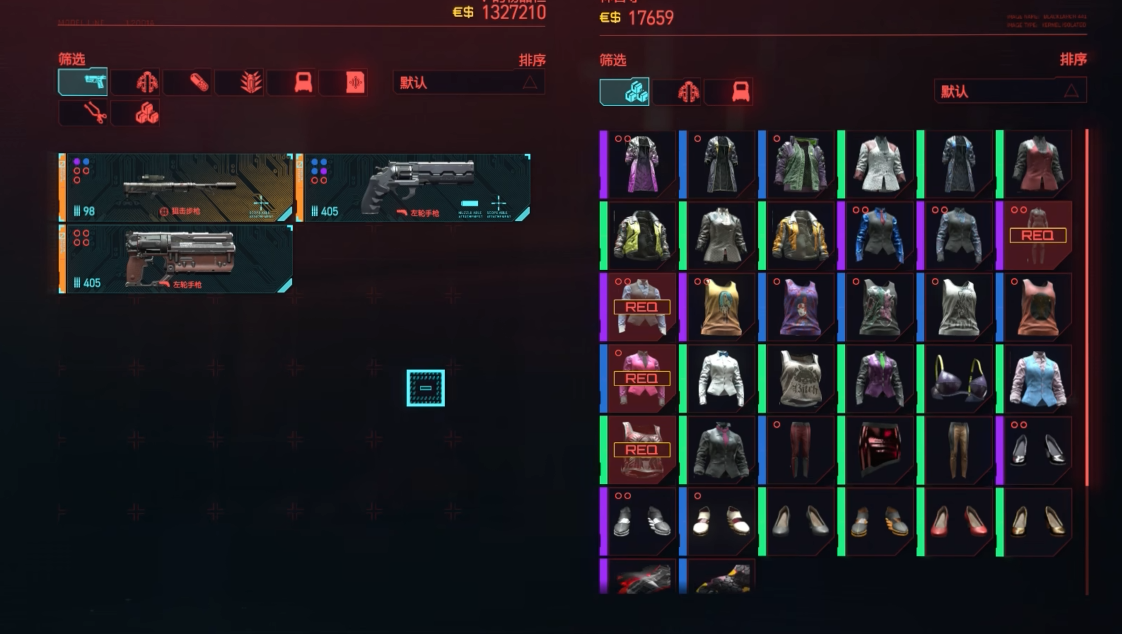This screenshot has width=1122, height=634.
Task: Show the pliers crafting-parts filter
Action: tap(83, 113)
